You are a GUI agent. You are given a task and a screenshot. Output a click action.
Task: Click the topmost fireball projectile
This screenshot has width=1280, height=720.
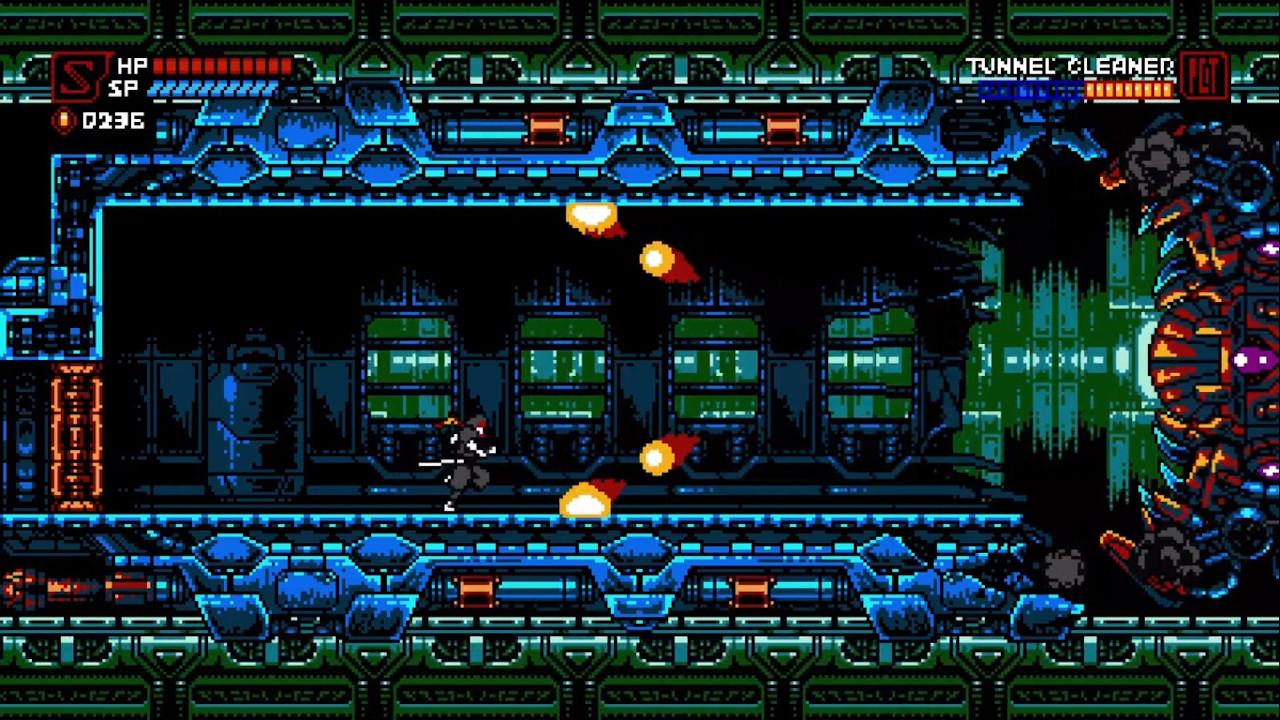tap(590, 218)
